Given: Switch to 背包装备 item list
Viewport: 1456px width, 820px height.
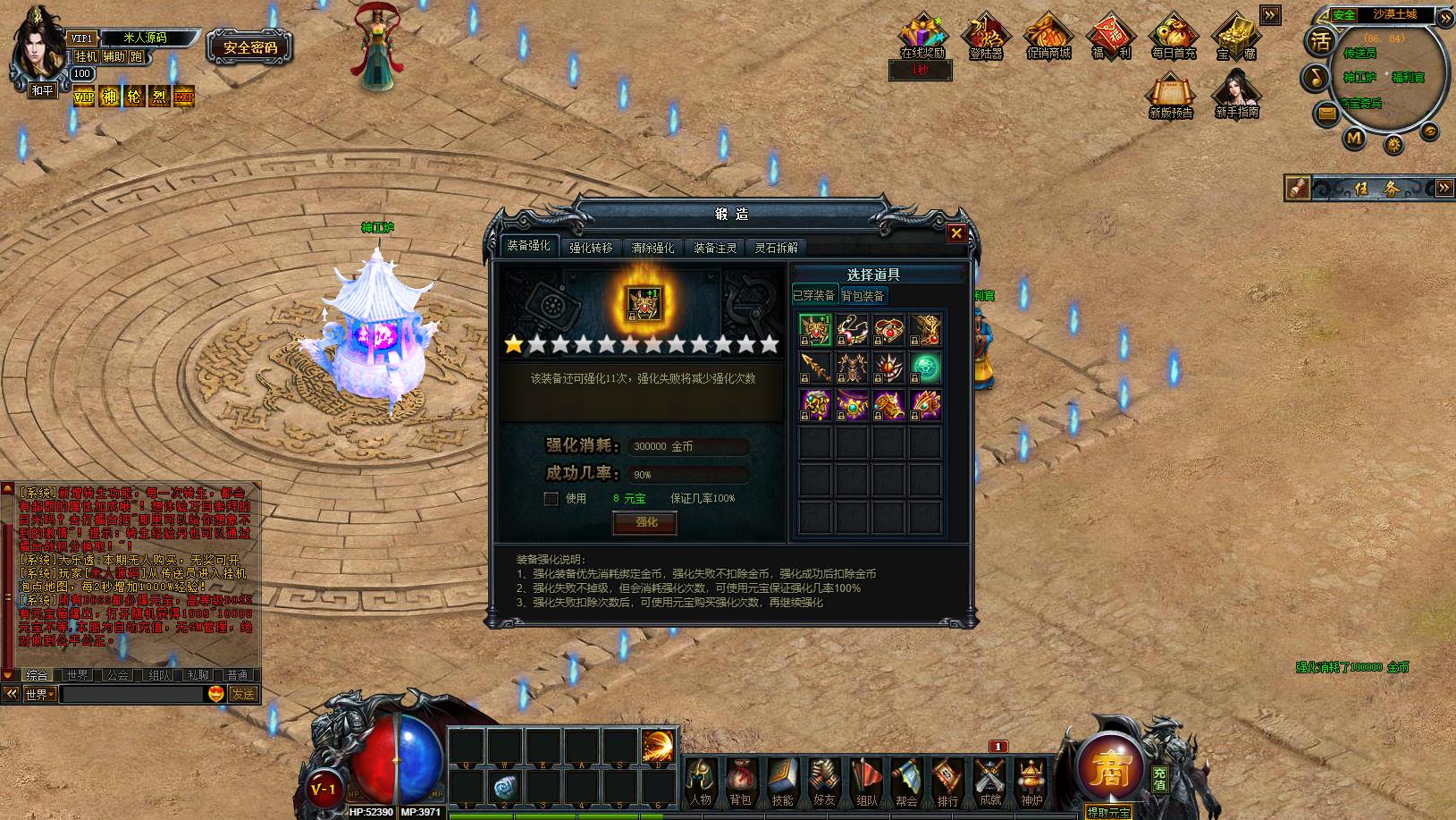Looking at the screenshot, I should [x=863, y=296].
